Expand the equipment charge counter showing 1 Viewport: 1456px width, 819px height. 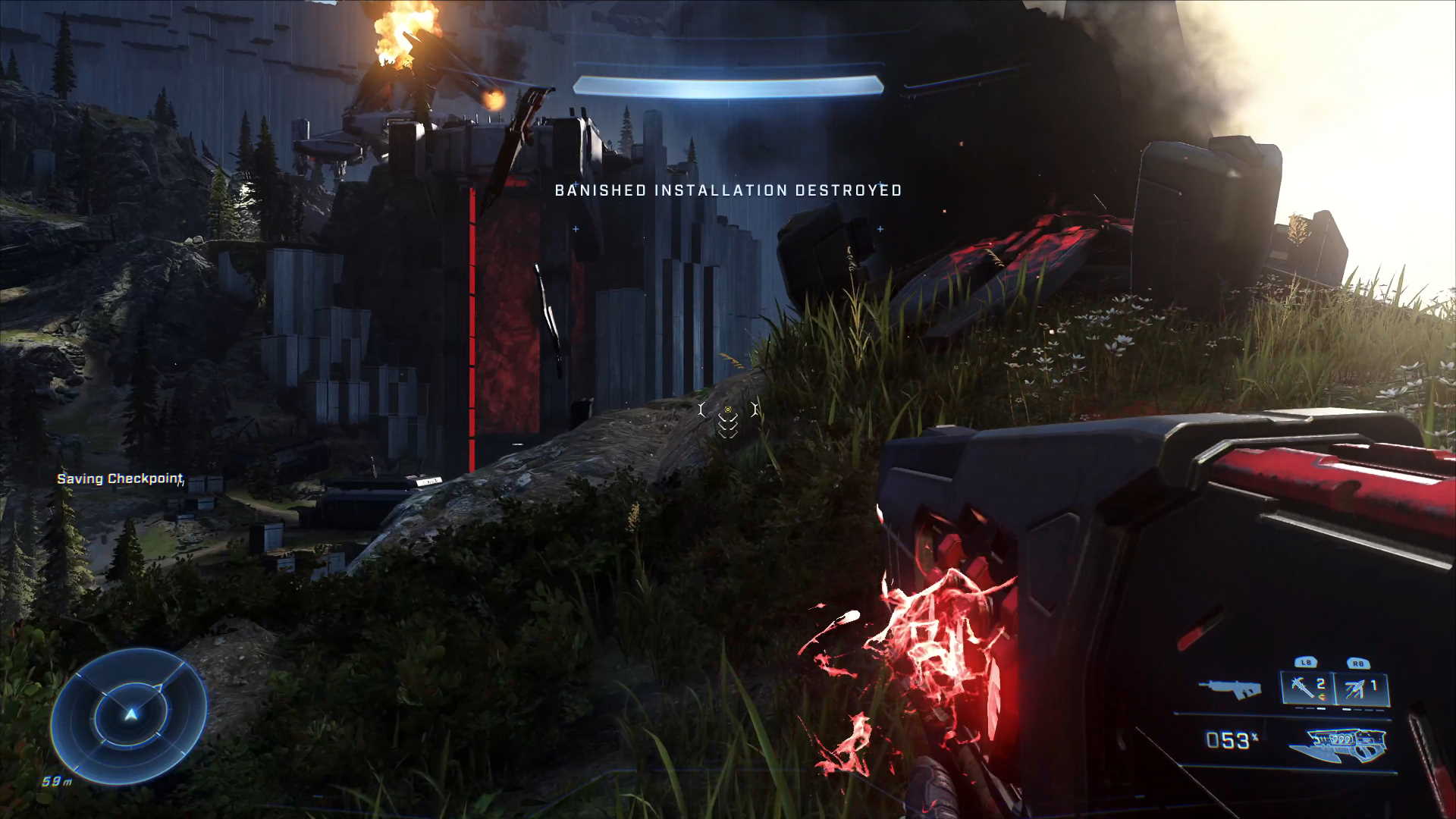(x=1374, y=684)
